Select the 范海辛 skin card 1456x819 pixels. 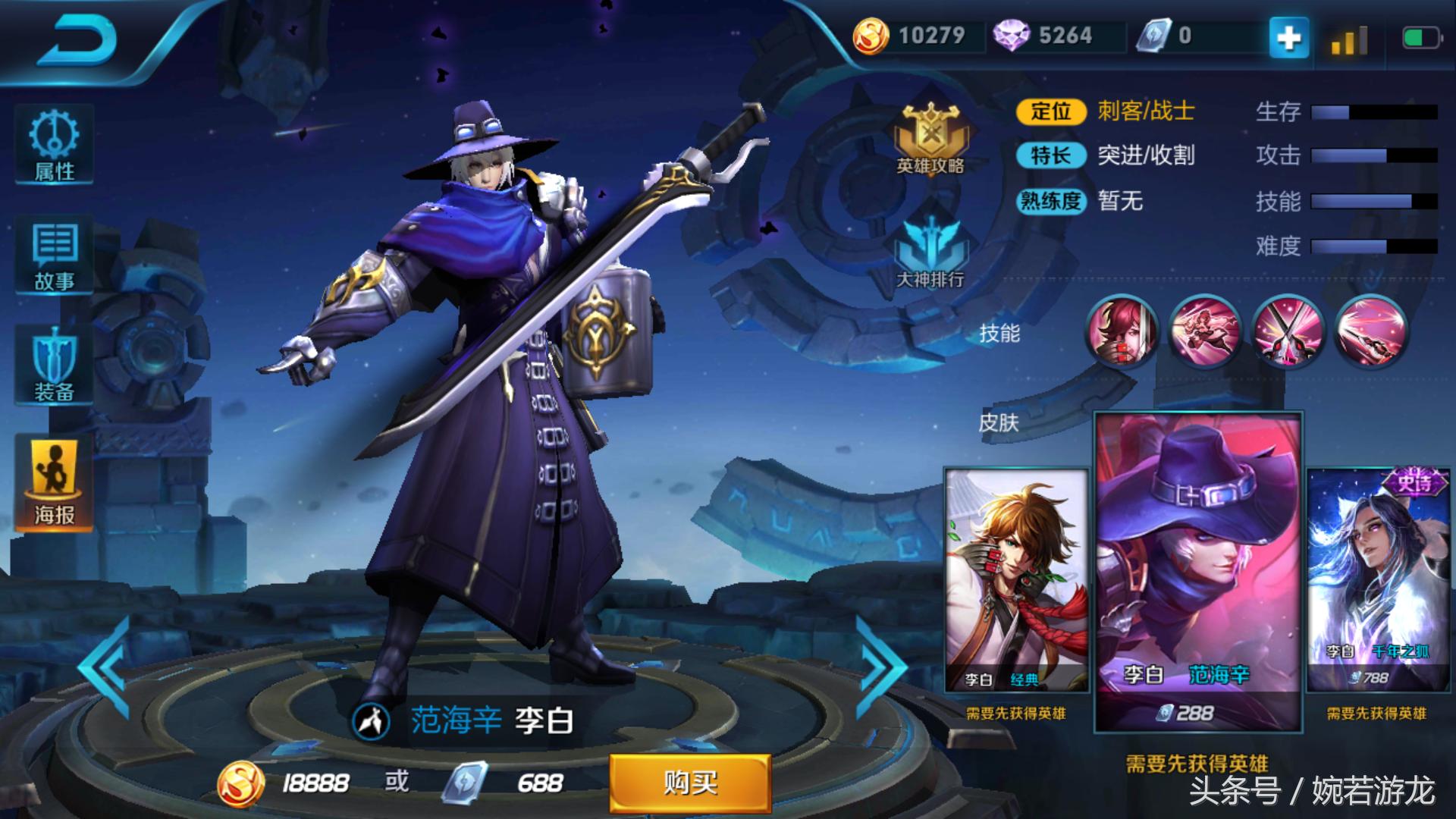tap(1198, 573)
